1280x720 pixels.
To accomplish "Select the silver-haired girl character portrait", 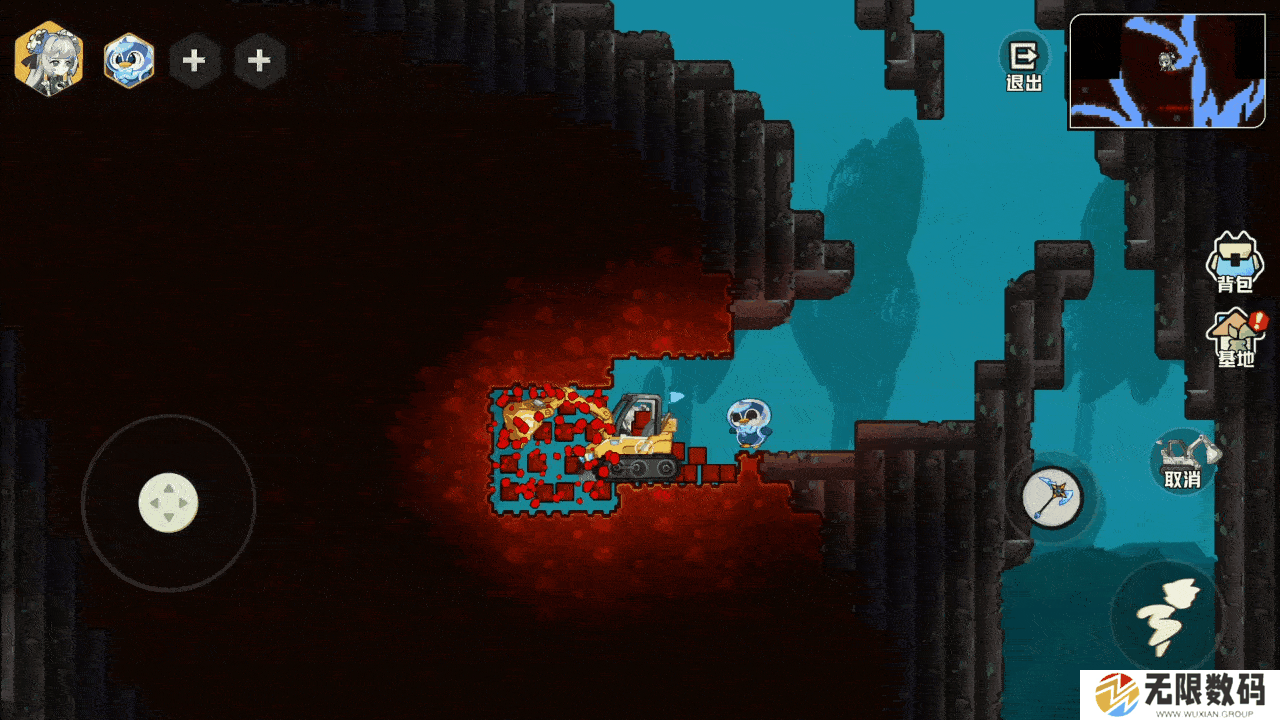I will click(x=48, y=59).
